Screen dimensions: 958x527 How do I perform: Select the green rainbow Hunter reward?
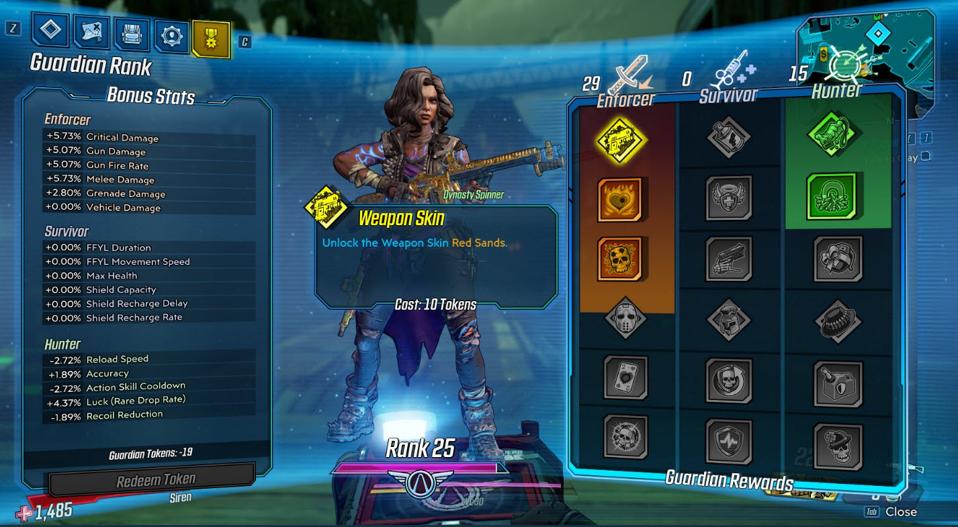click(x=836, y=197)
